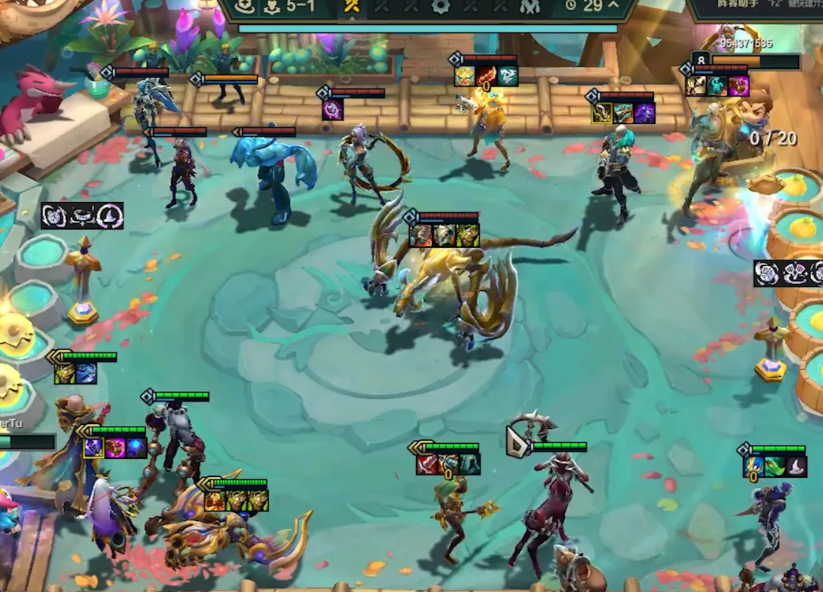Screen dimensions: 823x592
Task: Inspect the rose flower icon in right panel
Action: click(x=768, y=273)
